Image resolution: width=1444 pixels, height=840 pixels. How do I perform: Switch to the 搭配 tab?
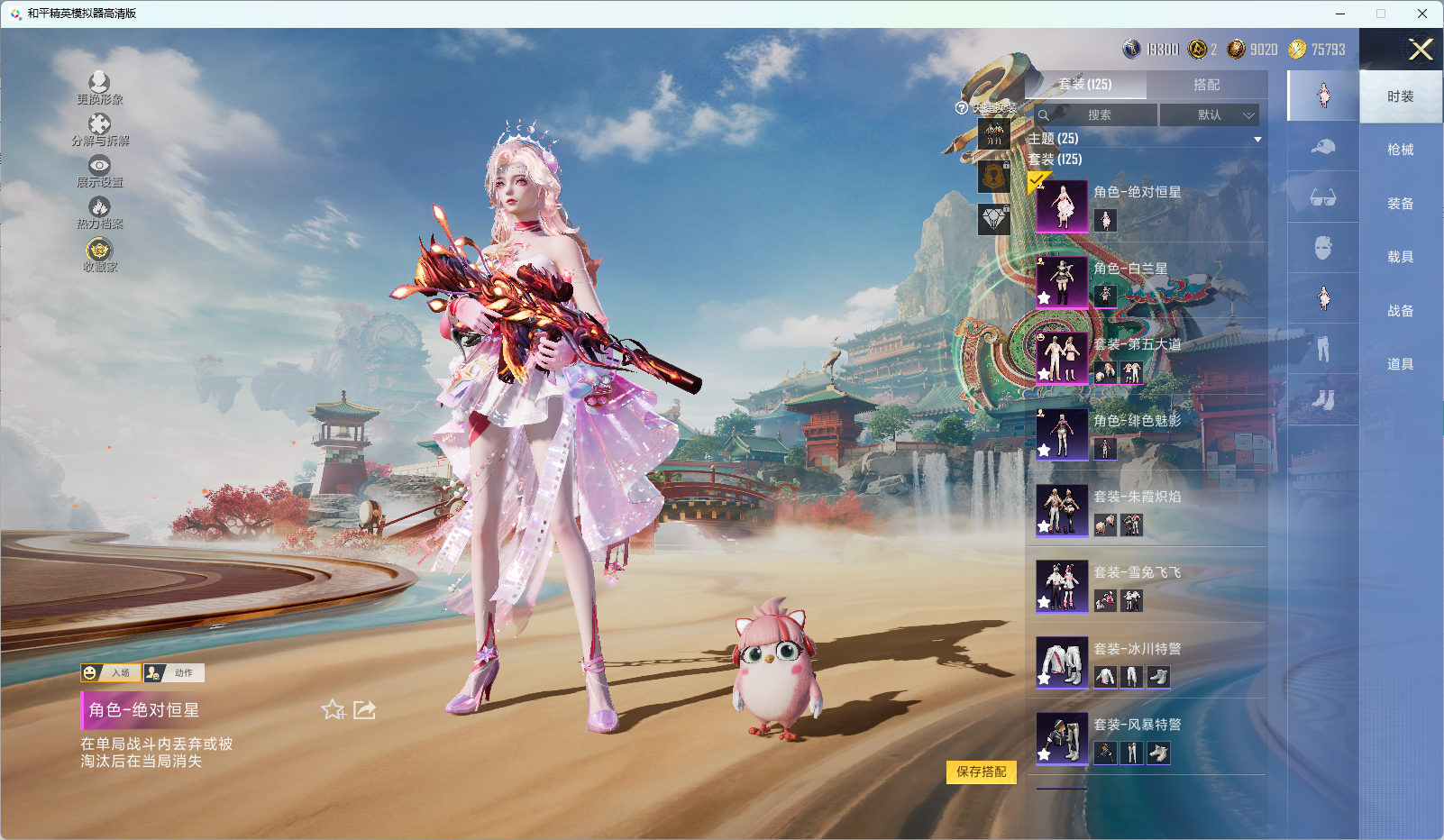click(x=1206, y=85)
